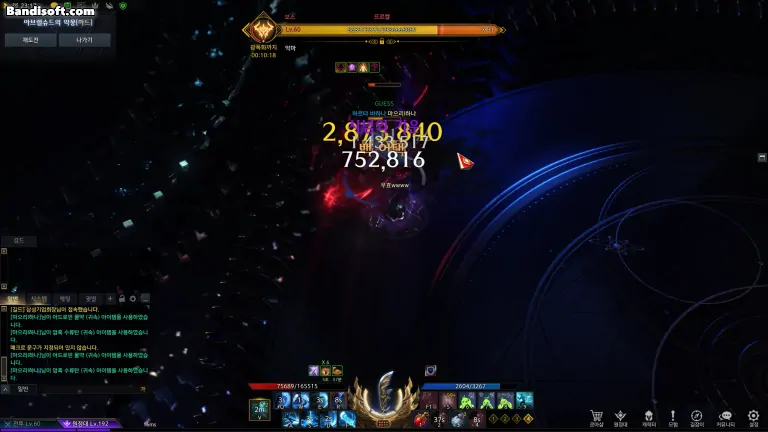
Task: Open the 모험 exclamation mark menu
Action: tap(673, 417)
